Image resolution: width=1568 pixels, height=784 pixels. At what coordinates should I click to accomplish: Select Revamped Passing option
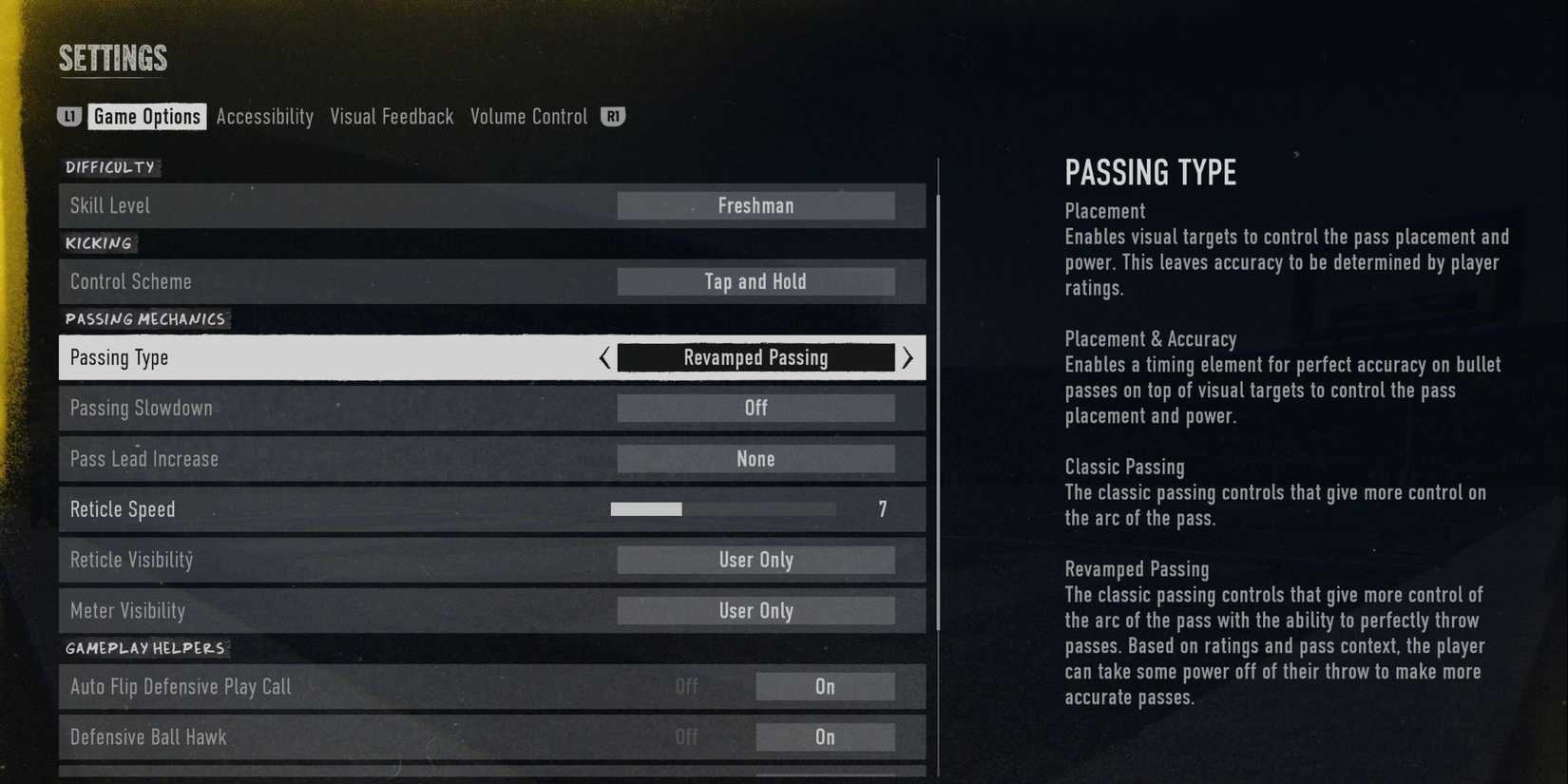point(755,358)
